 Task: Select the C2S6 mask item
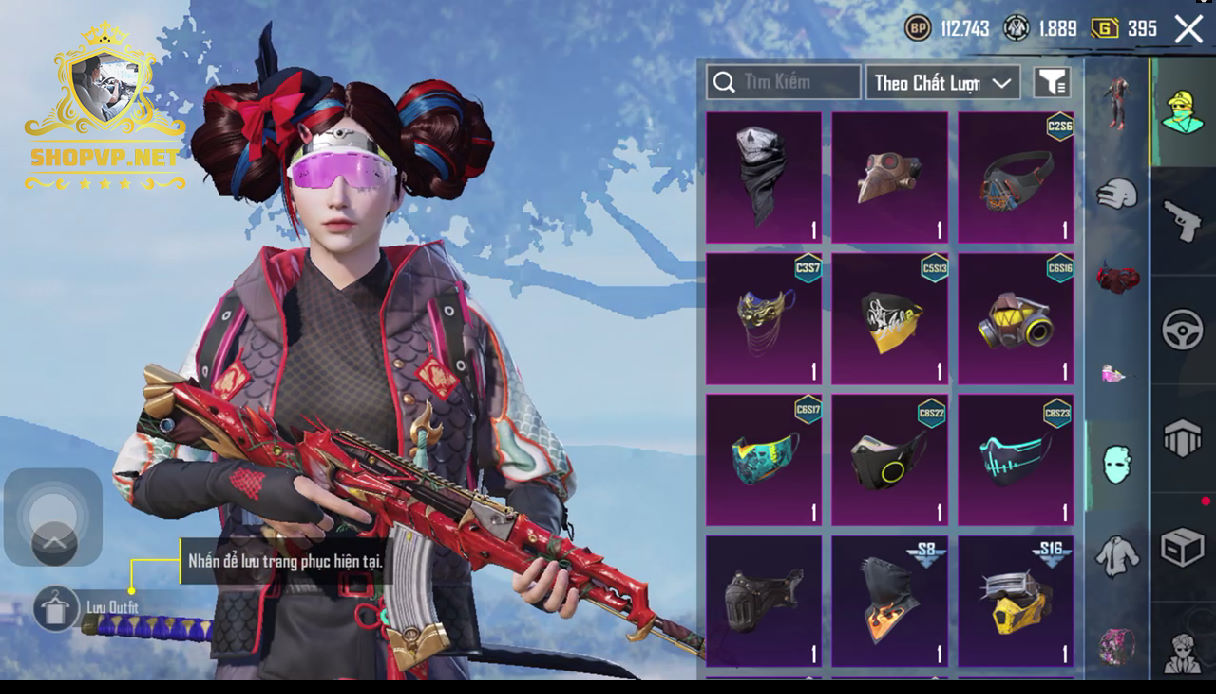coord(1015,177)
